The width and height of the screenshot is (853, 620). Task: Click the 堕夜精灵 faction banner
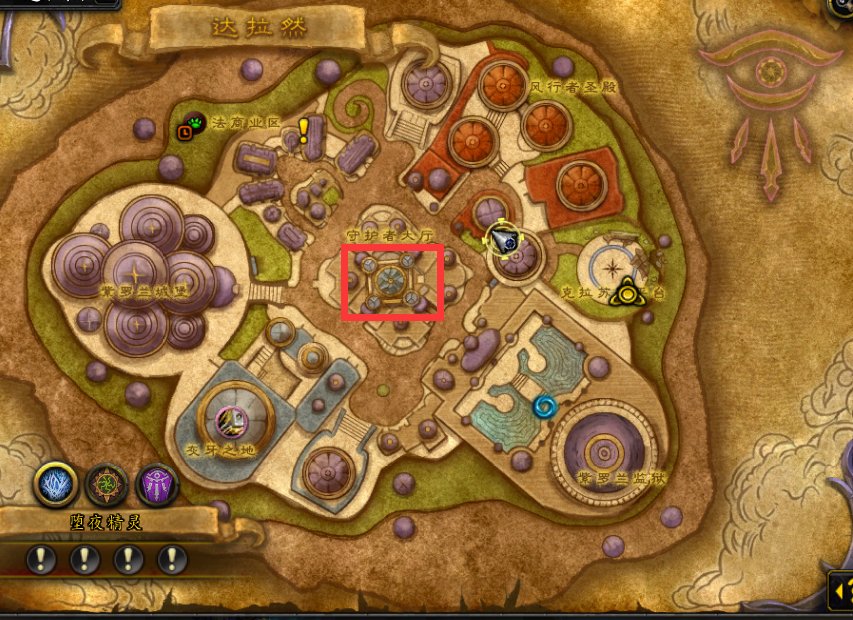pyautogui.click(x=108, y=521)
